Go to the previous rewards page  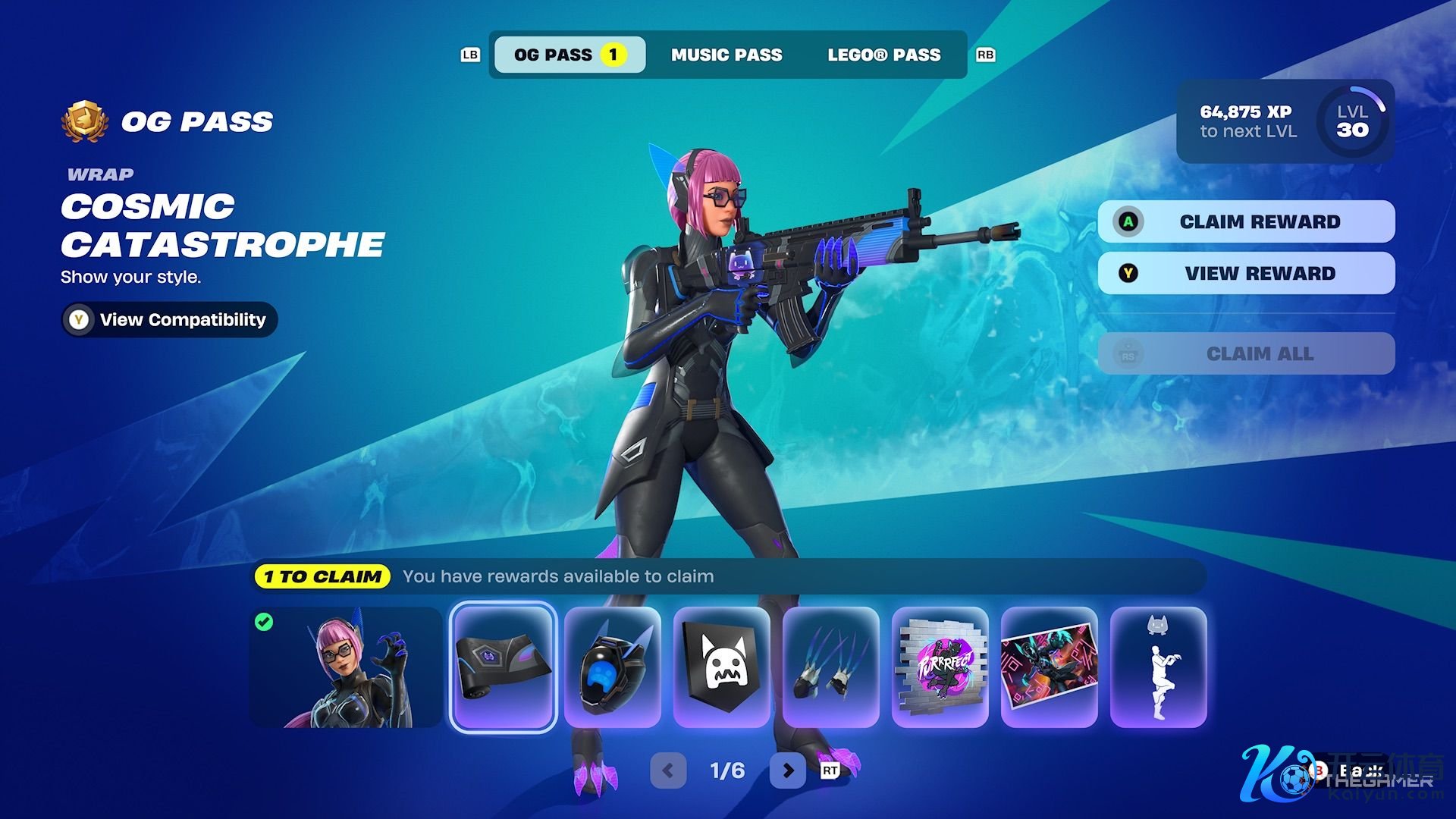(x=668, y=770)
